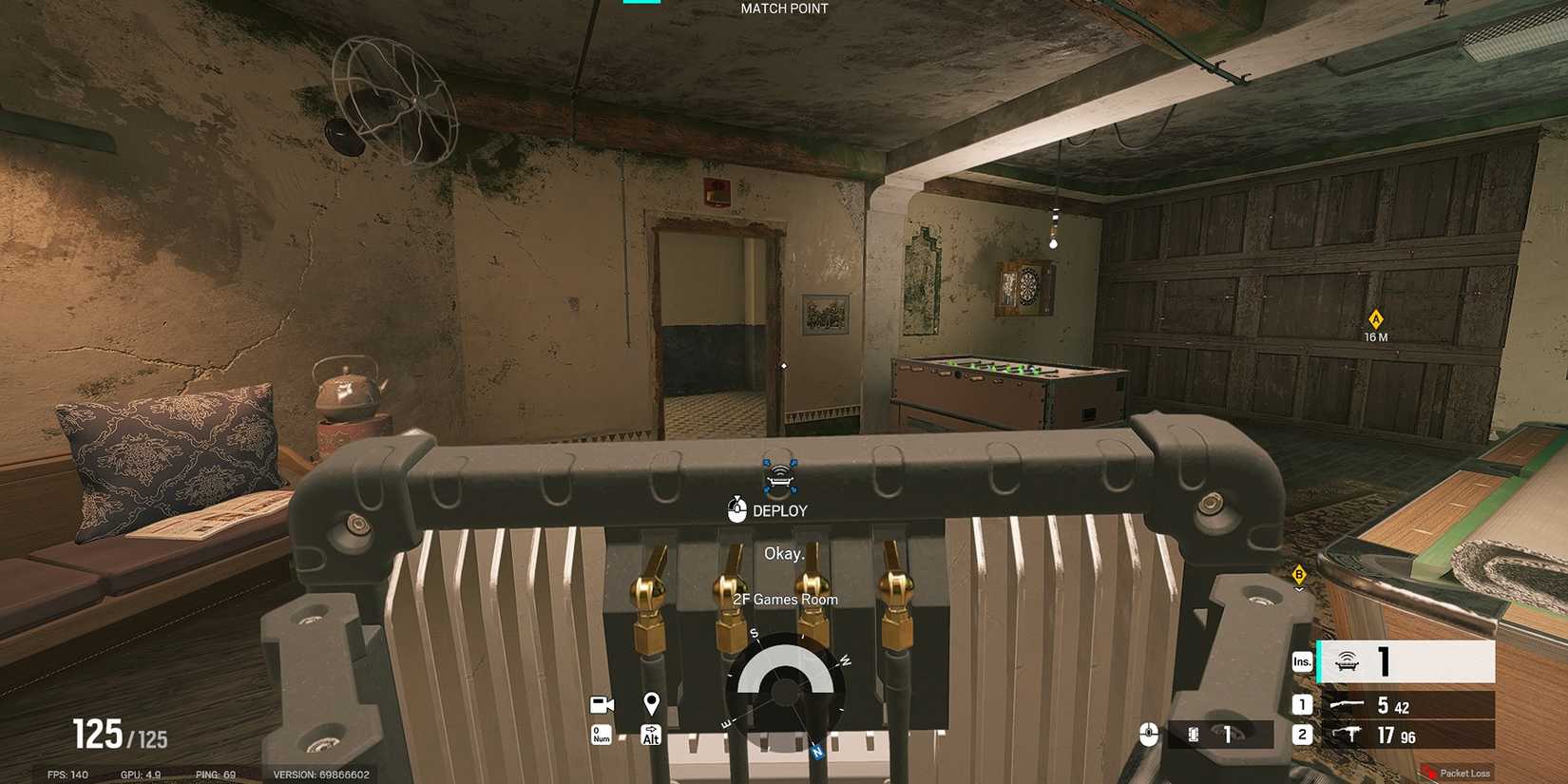1568x784 pixels.
Task: Select the deployable gadget icon above DEPLOY
Action: (x=780, y=480)
